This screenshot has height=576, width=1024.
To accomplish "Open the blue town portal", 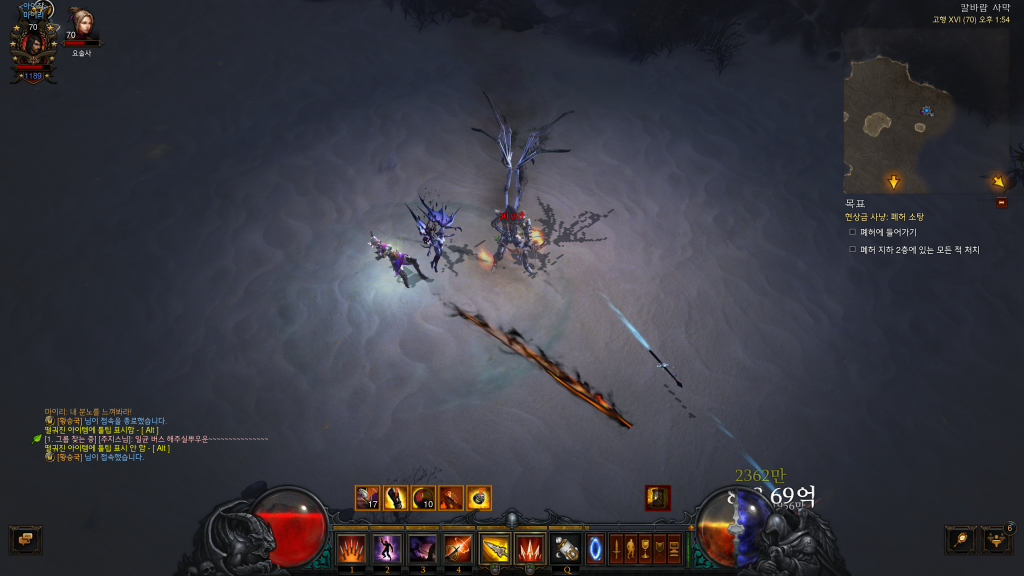I will point(595,548).
